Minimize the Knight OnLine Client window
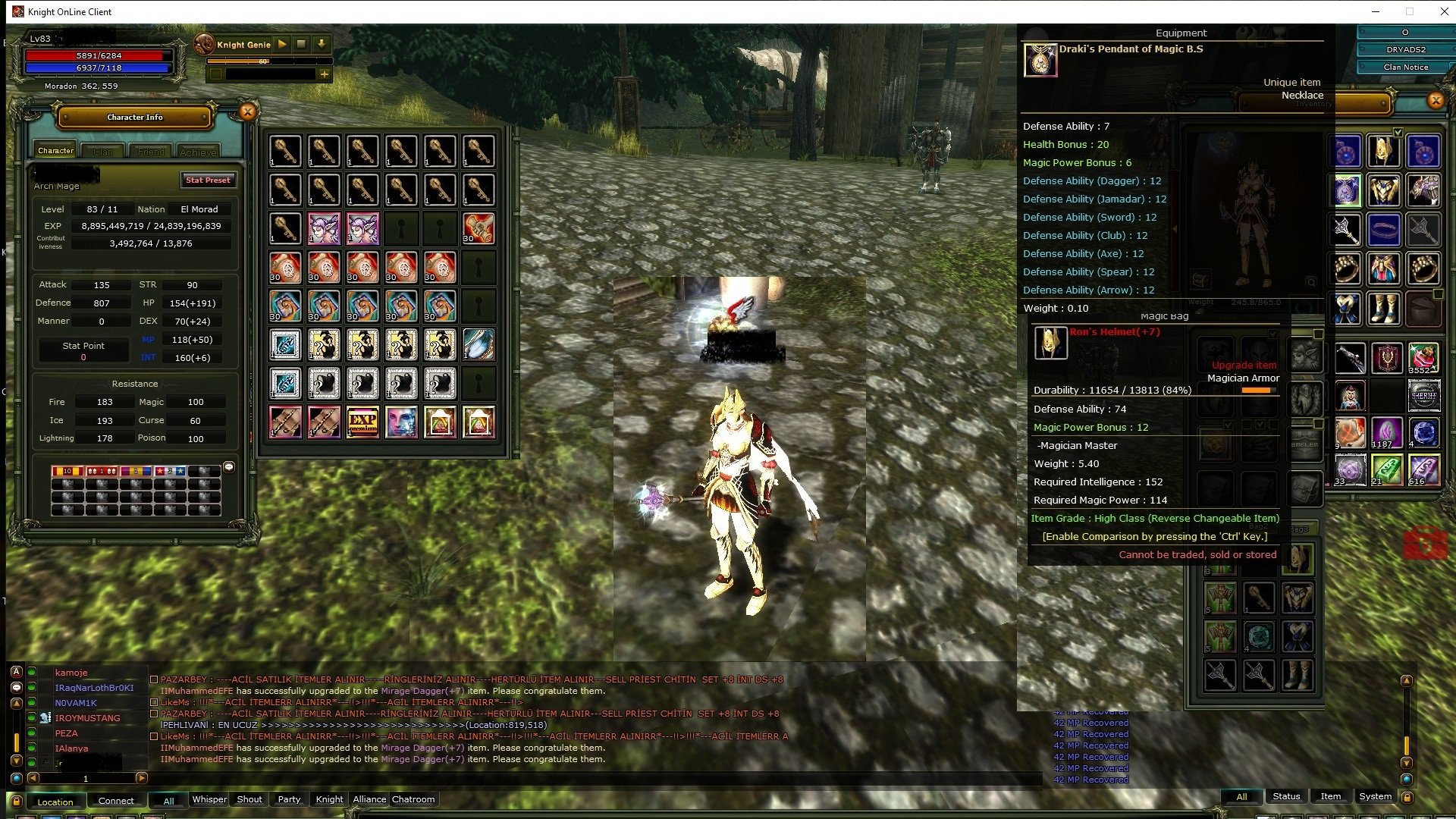Image resolution: width=1456 pixels, height=819 pixels. click(1376, 11)
